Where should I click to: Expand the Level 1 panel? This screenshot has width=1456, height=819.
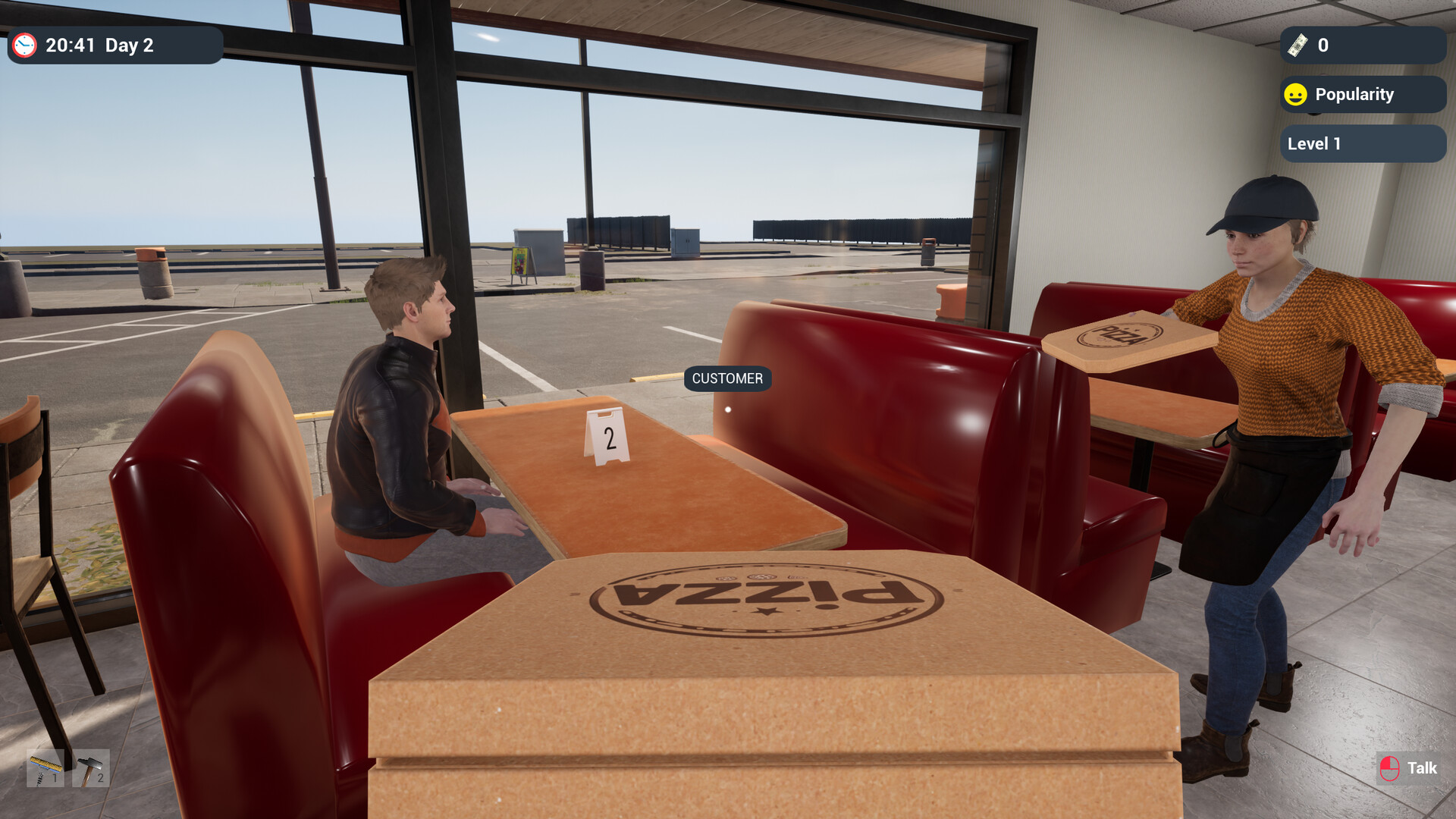click(1361, 143)
